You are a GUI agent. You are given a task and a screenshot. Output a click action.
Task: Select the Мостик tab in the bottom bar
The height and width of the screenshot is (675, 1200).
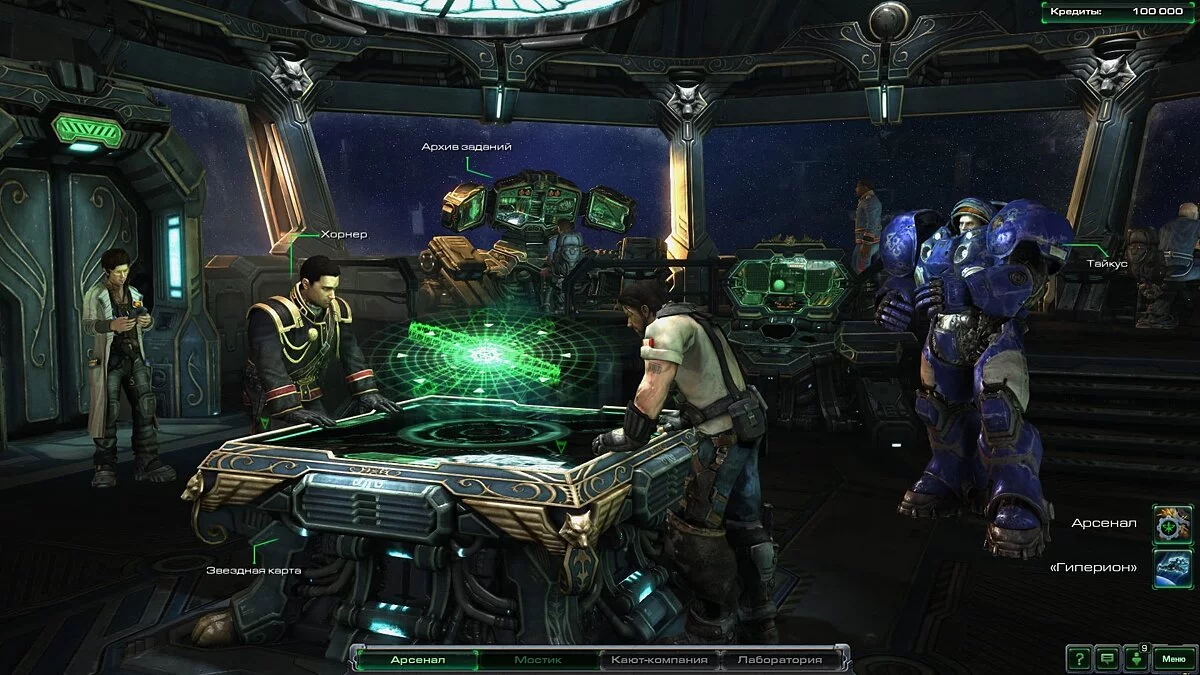pos(539,660)
